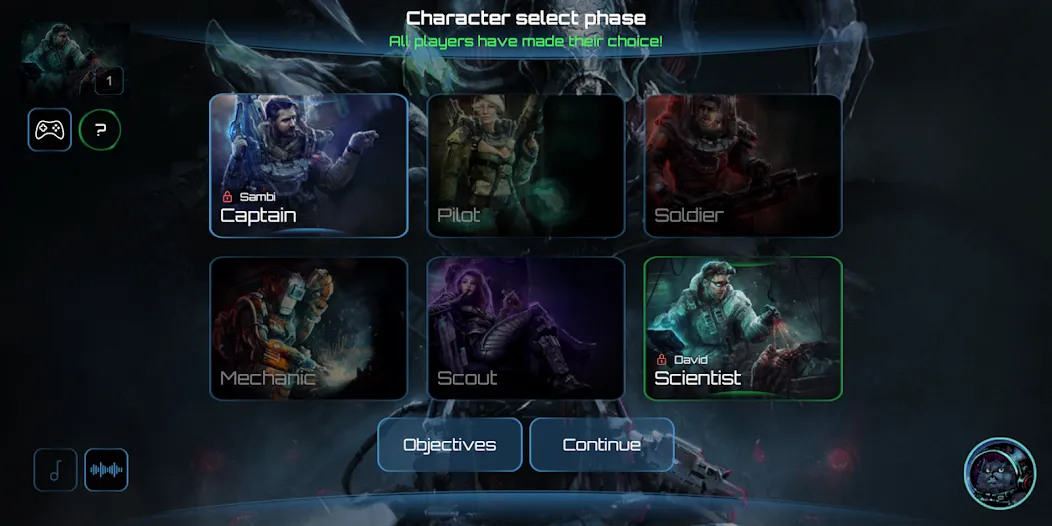The image size is (1052, 526).
Task: Toggle the sound waveform button
Action: [106, 470]
